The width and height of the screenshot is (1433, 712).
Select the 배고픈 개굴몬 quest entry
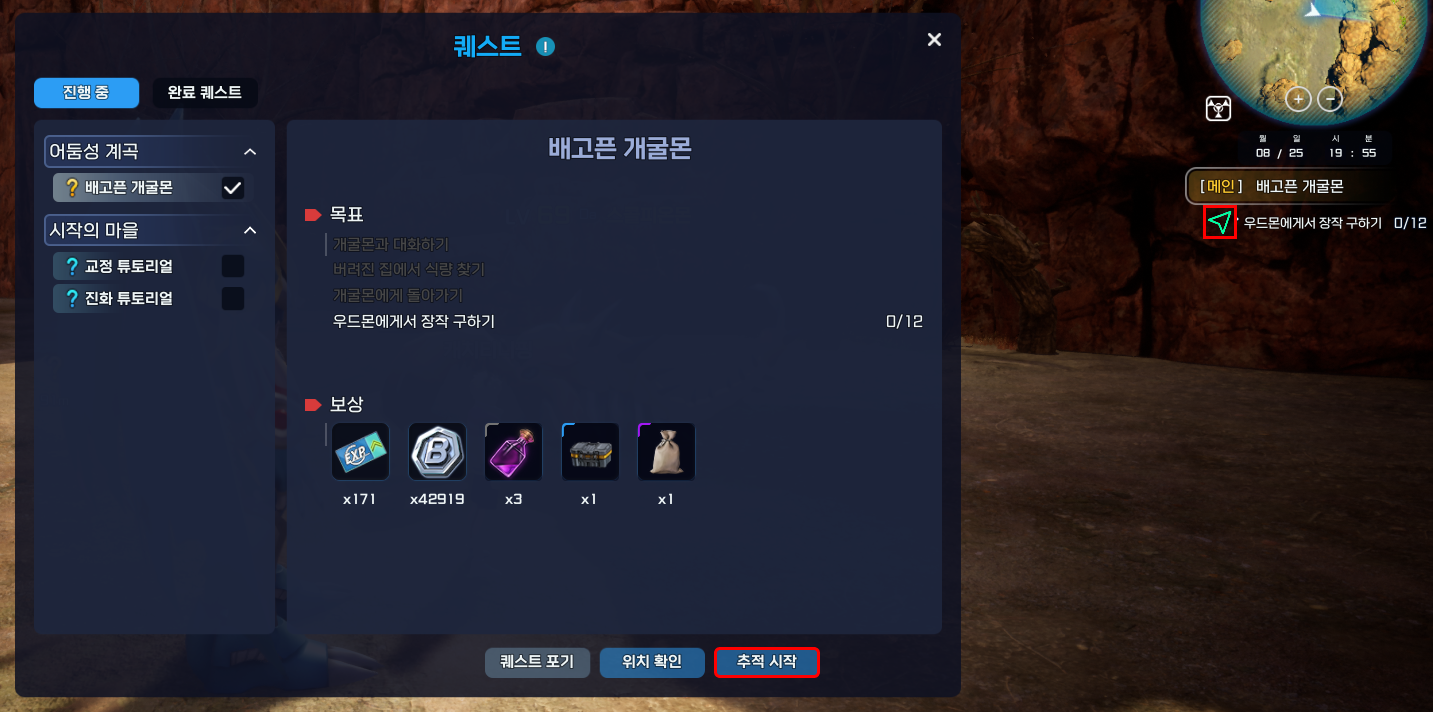[x=130, y=188]
